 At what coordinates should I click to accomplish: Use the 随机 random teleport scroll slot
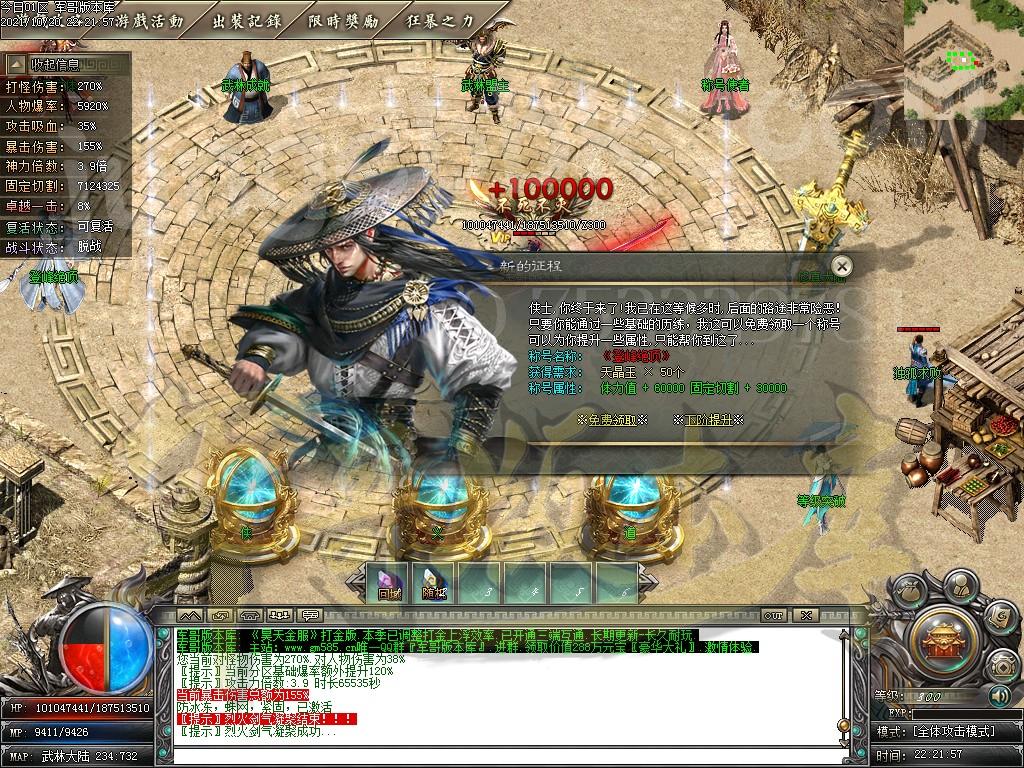pyautogui.click(x=434, y=583)
